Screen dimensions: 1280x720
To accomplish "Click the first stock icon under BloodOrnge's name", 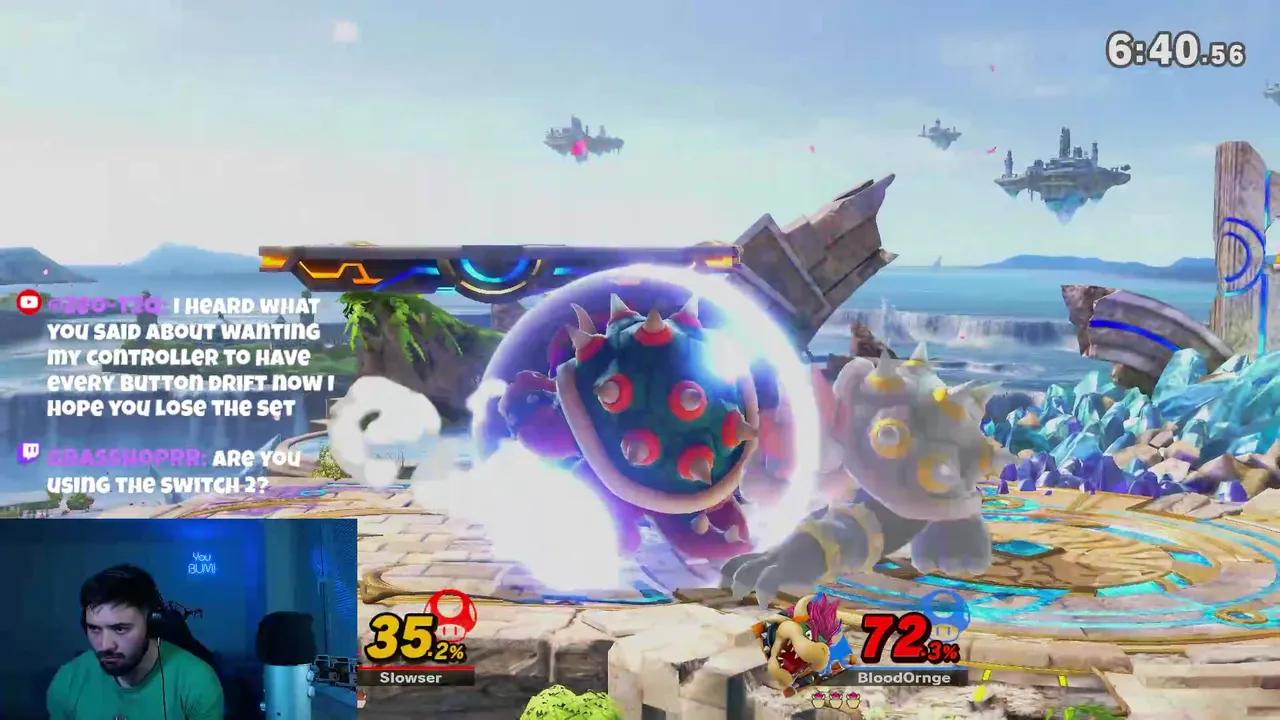I will [817, 698].
